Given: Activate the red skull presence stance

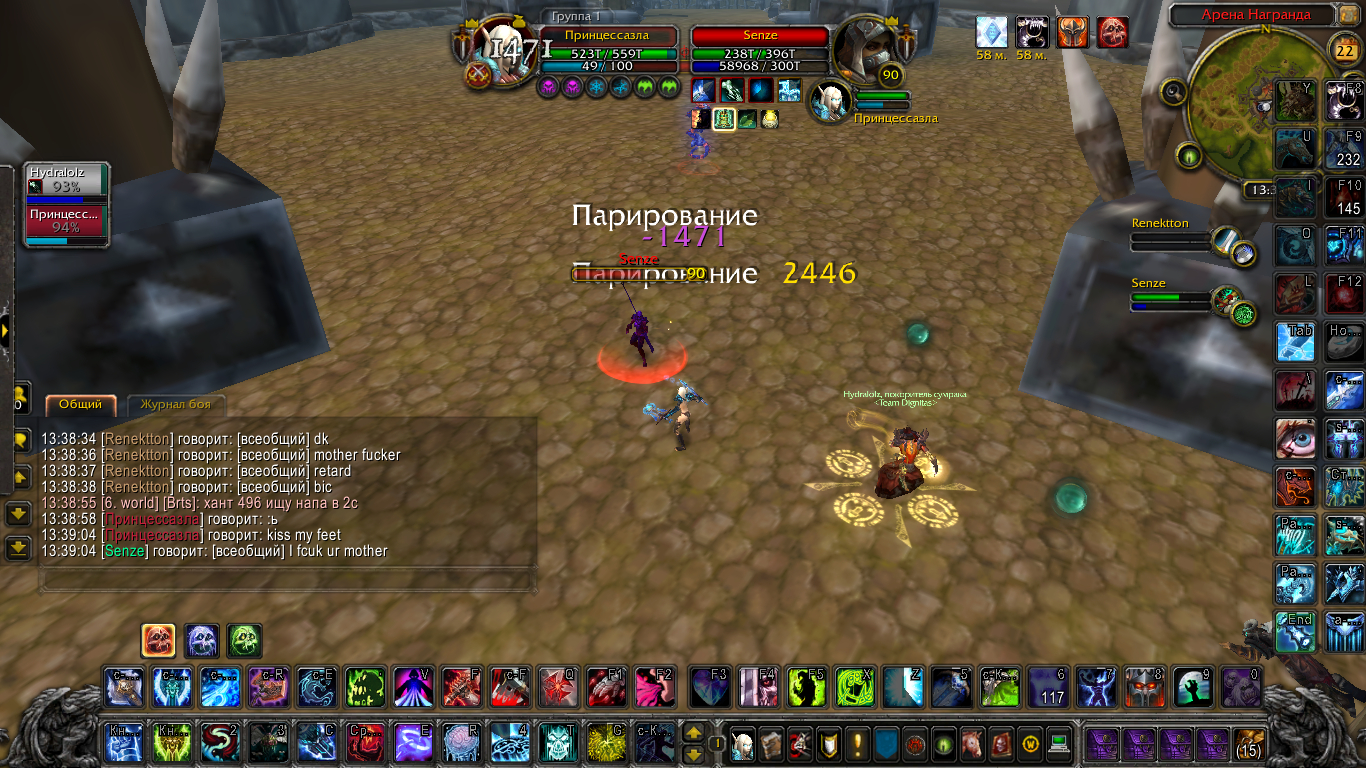Looking at the screenshot, I should coord(158,641).
